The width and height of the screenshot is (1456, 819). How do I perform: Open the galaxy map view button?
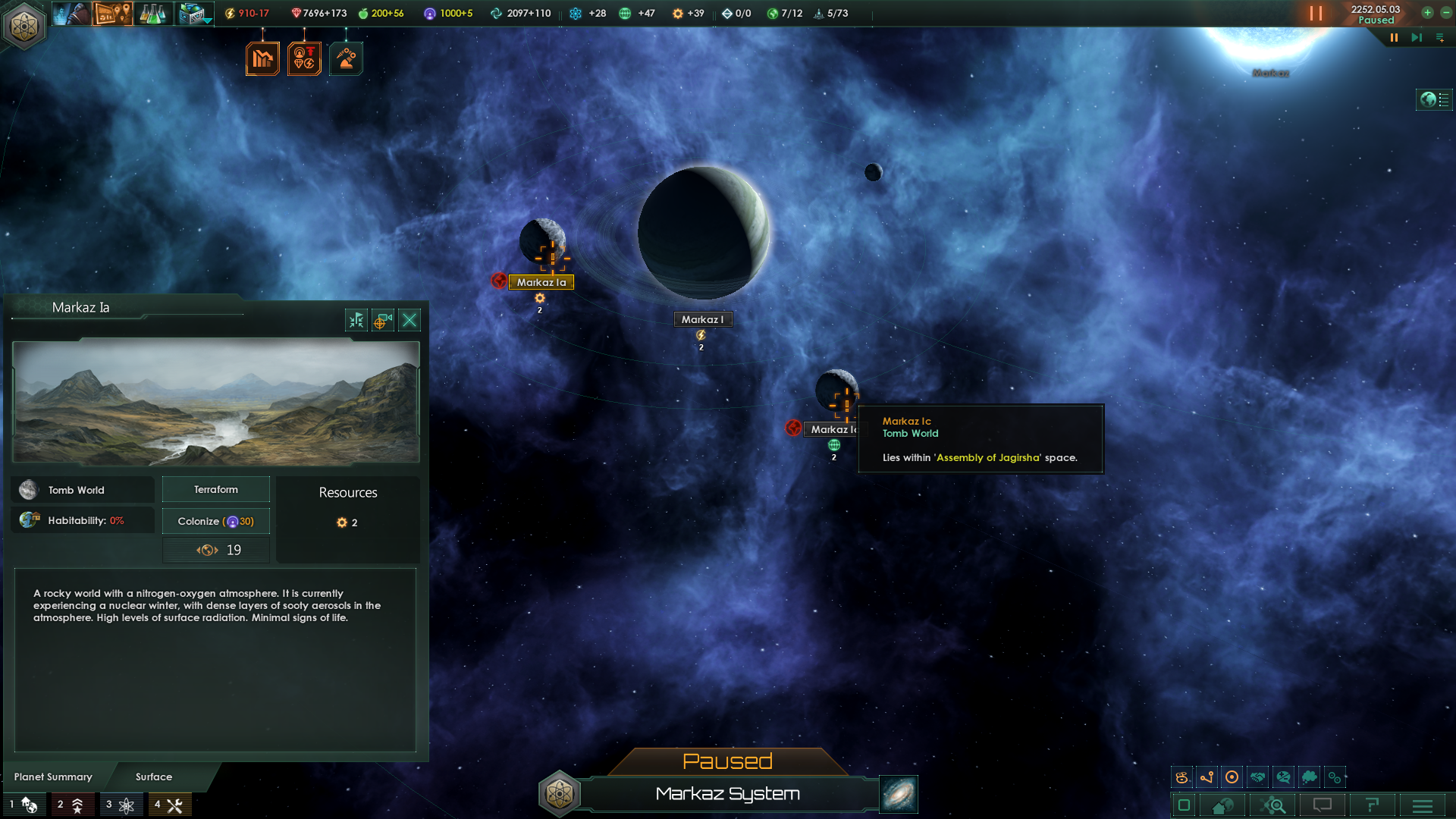coord(899,794)
